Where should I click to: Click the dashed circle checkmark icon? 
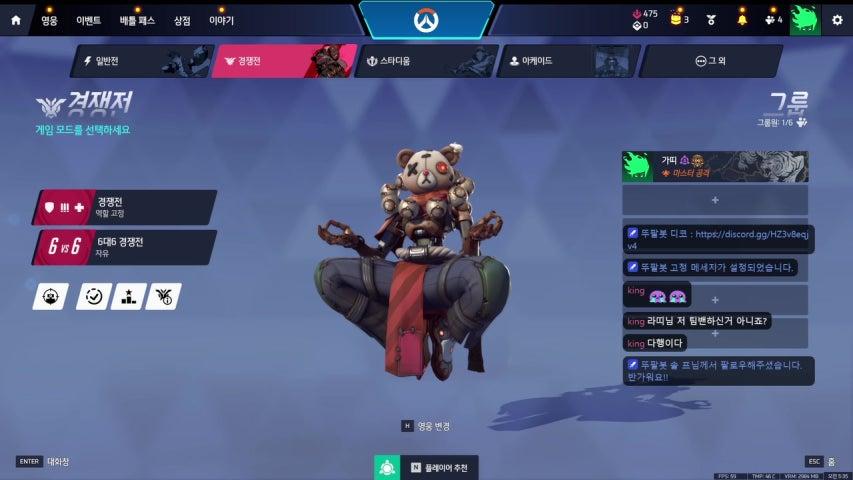click(94, 296)
